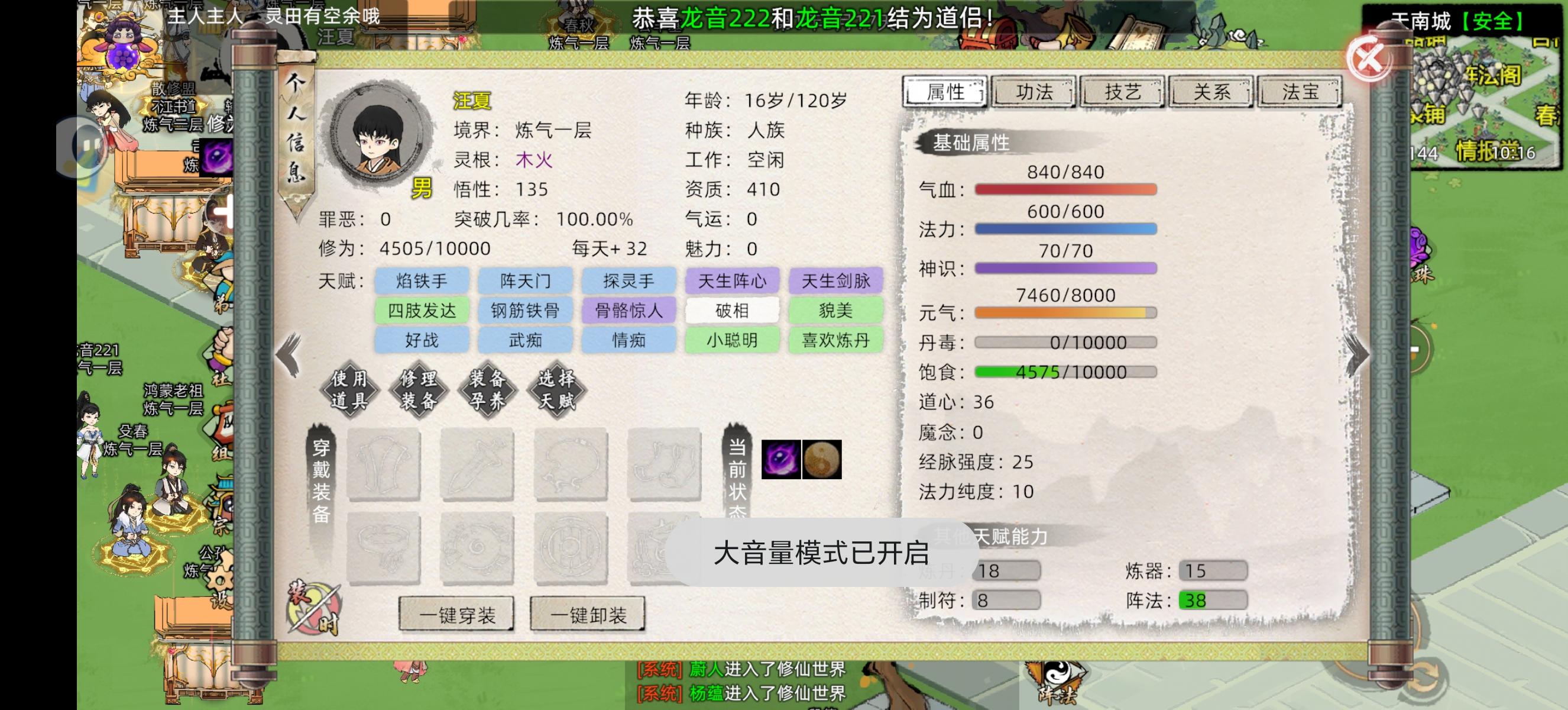The height and width of the screenshot is (710, 1568).
Task: Open the 法宝 tab
Action: (1300, 92)
